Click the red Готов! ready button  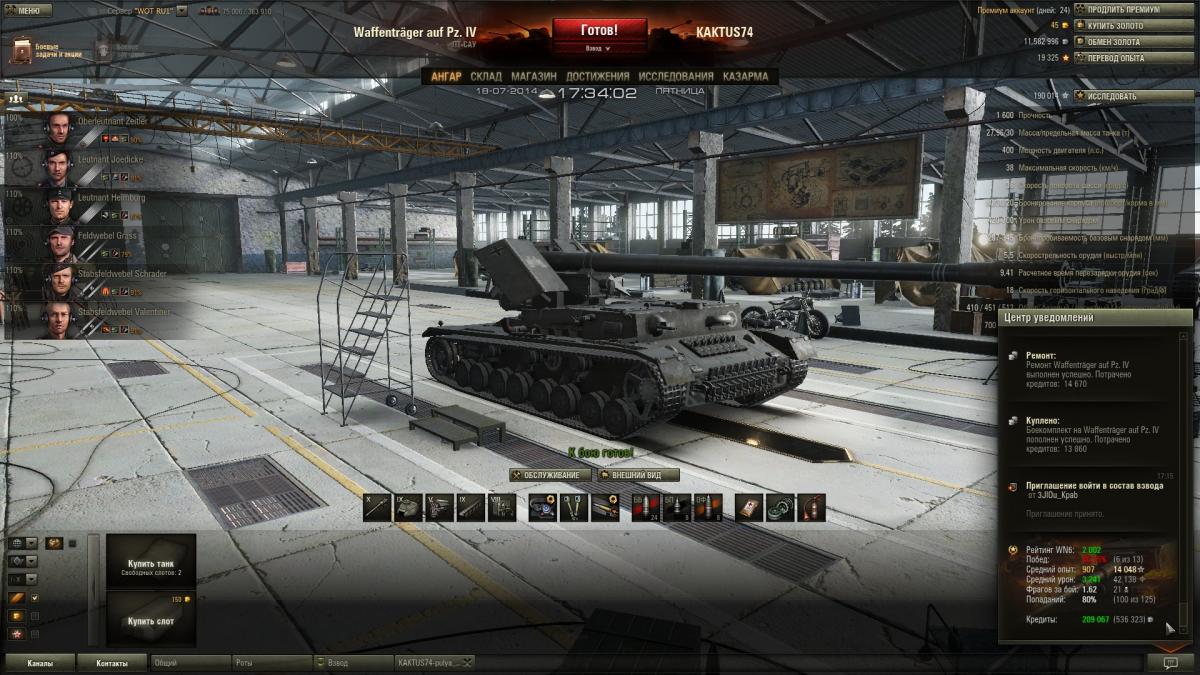point(599,30)
